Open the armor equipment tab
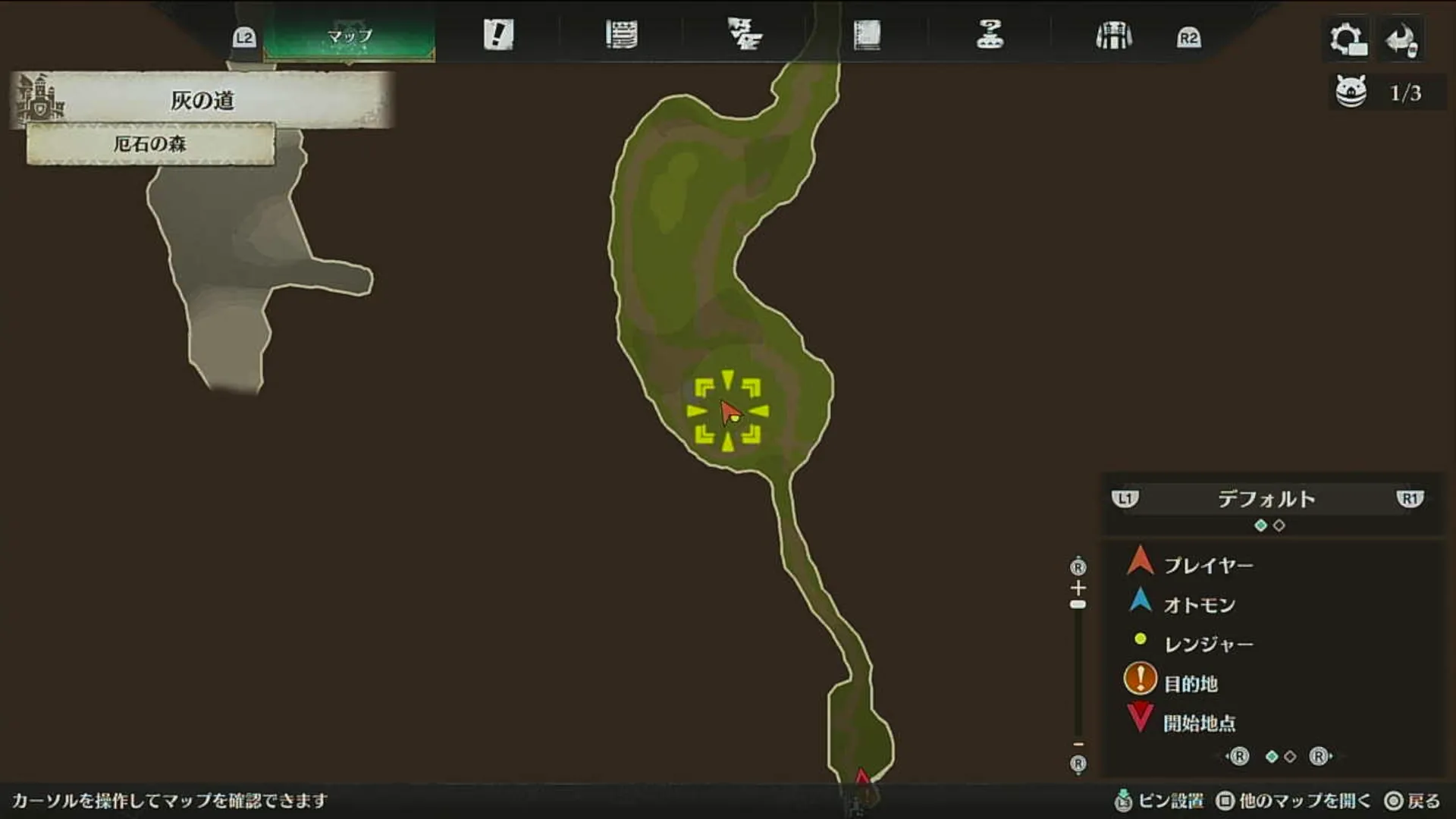This screenshot has width=1456, height=819. click(x=1113, y=36)
